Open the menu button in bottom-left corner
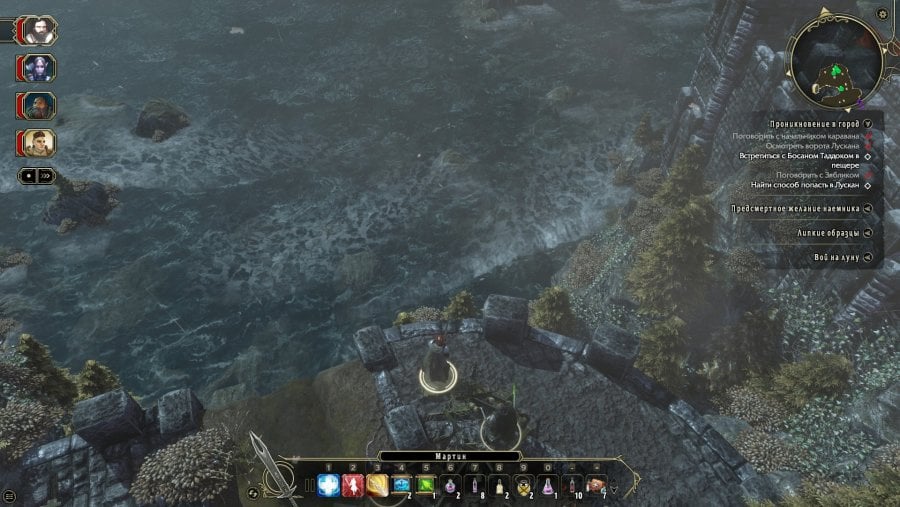This screenshot has width=900, height=507. (9, 496)
